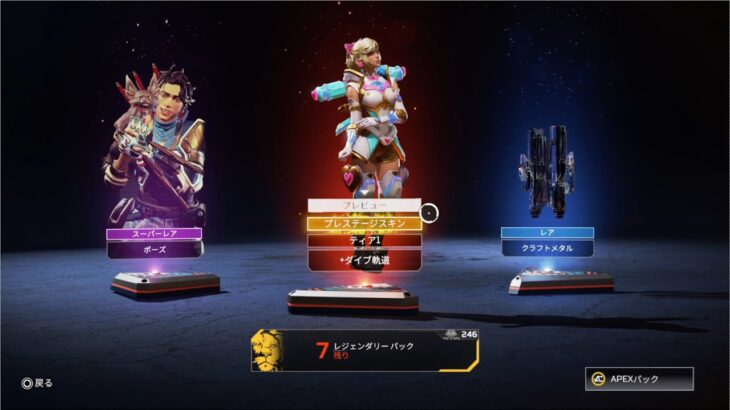730x410 pixels.
Task: Select the スーパーレア ポーズ item label
Action: (154, 242)
